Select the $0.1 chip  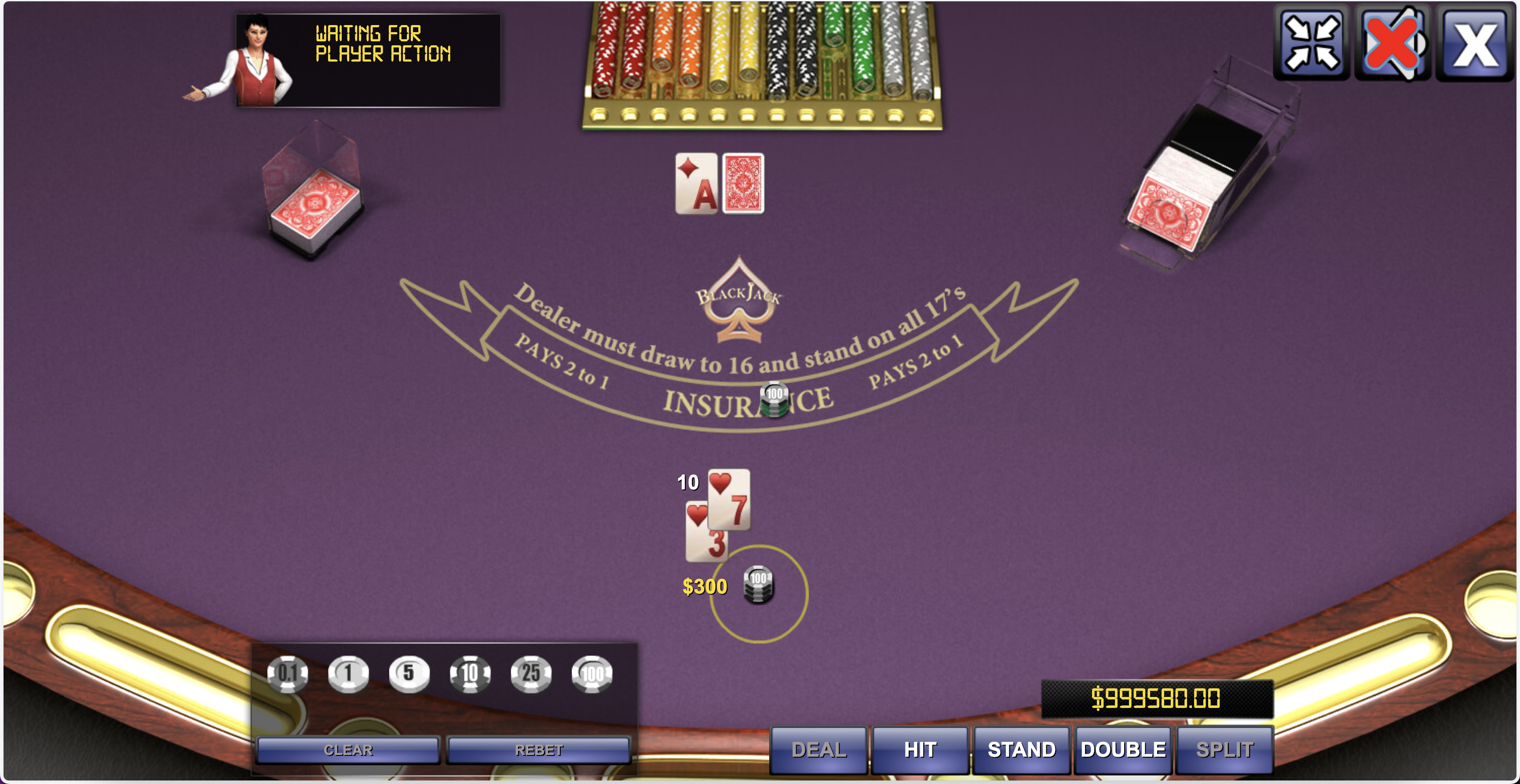tap(288, 675)
